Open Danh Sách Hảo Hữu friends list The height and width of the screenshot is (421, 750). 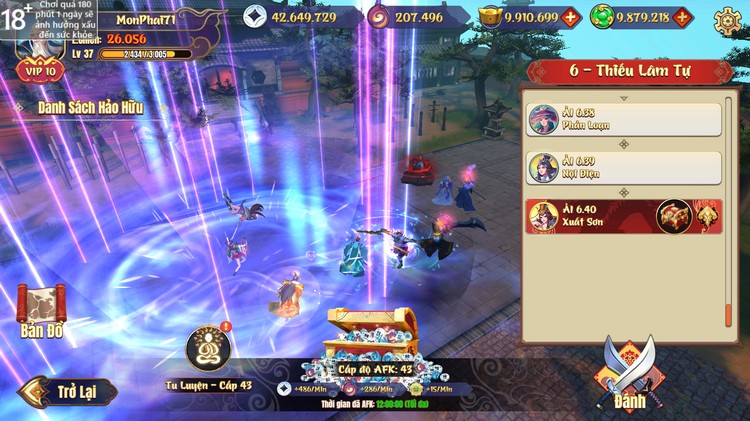click(x=90, y=107)
